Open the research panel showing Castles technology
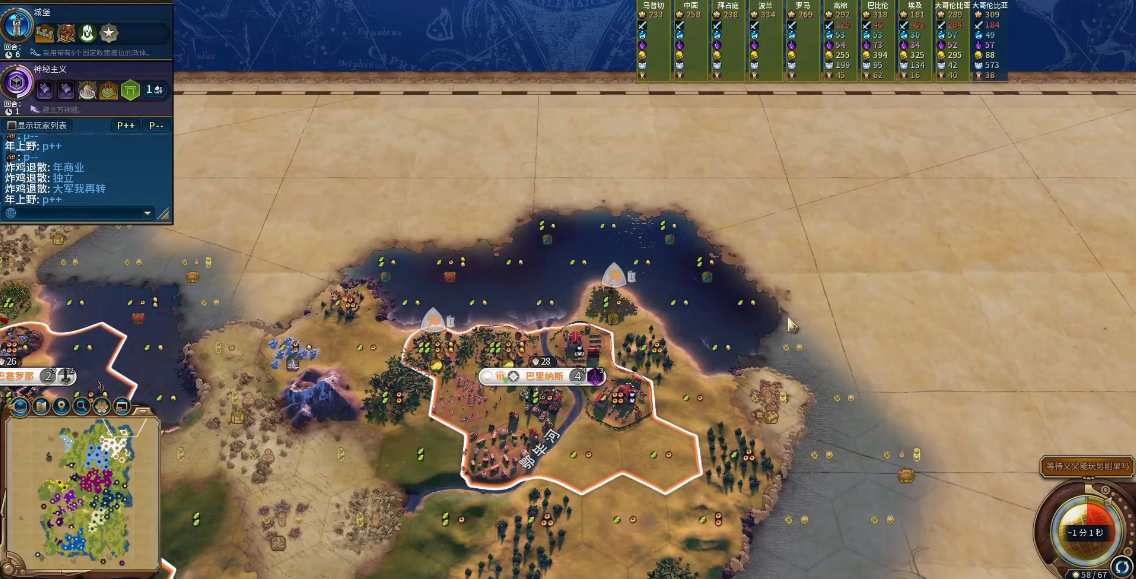 tap(17, 21)
